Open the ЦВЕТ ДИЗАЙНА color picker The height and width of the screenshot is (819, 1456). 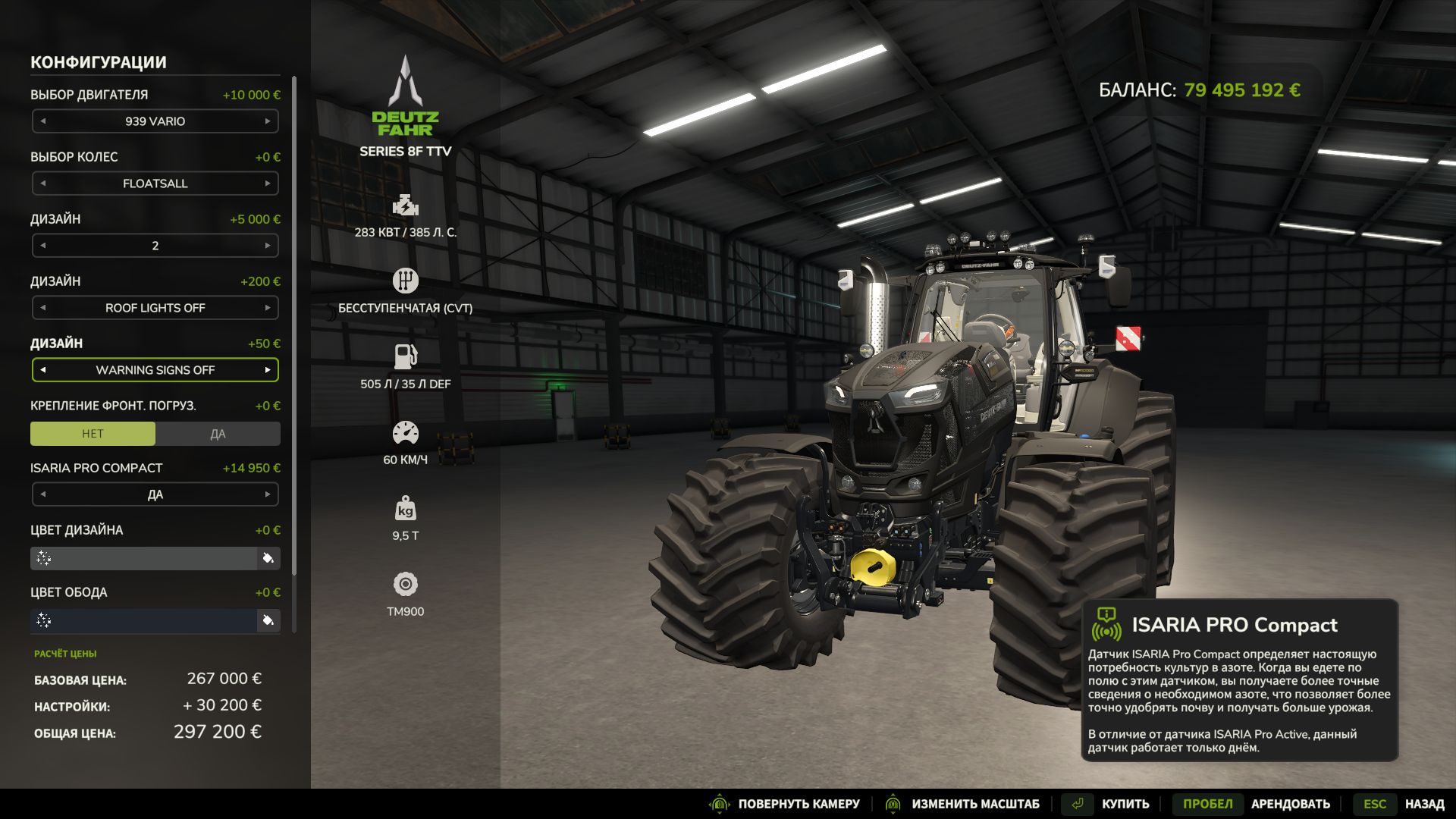tap(268, 559)
